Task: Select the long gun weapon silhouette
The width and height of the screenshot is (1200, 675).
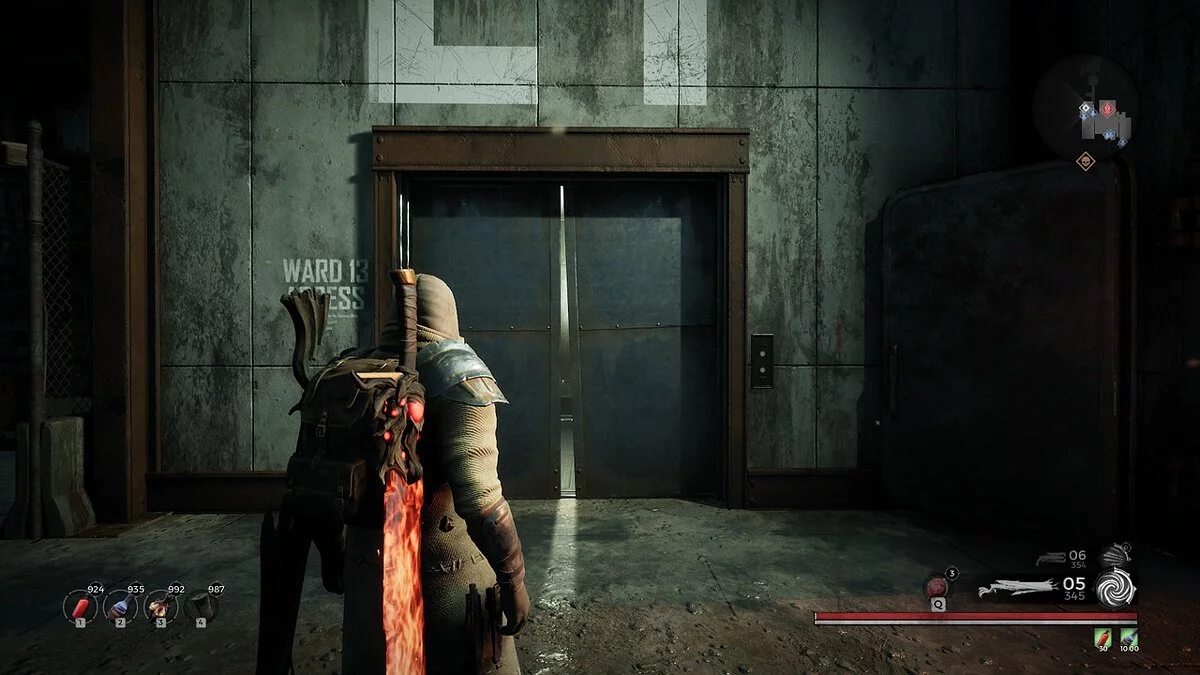Action: (1017, 588)
